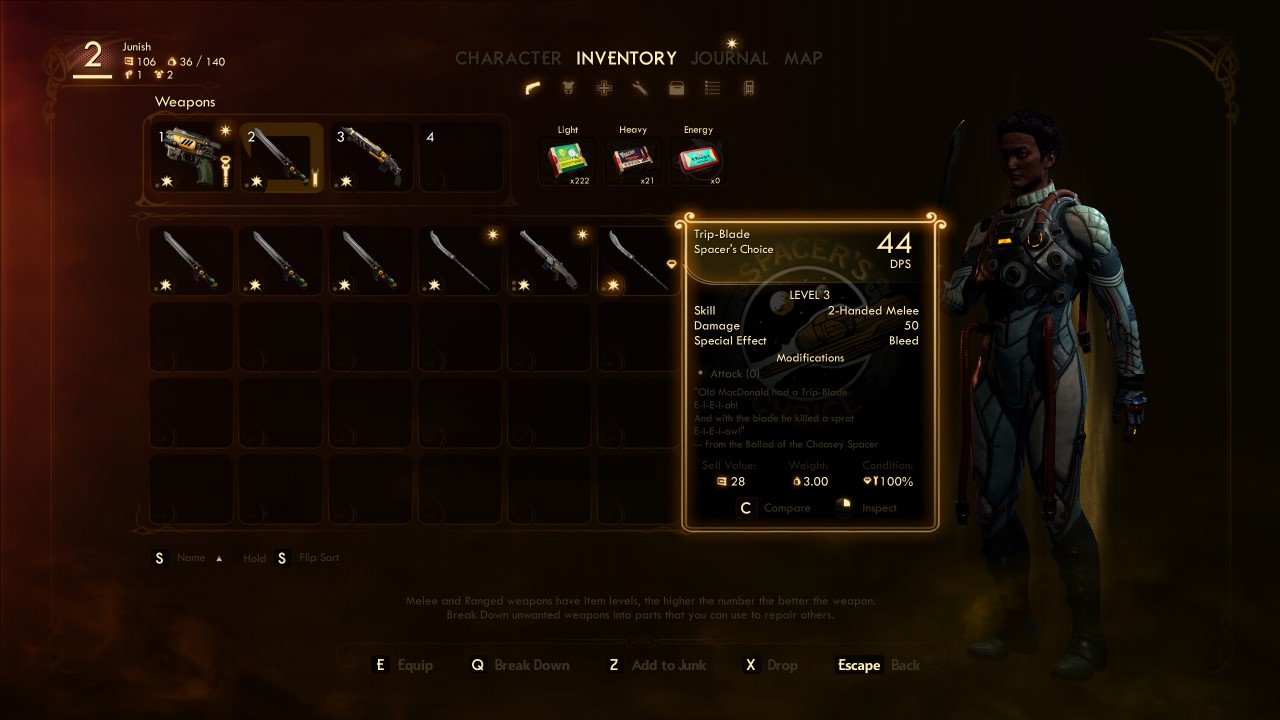Open the consumables category (plus icon)
This screenshot has height=720, width=1280.
(x=605, y=88)
